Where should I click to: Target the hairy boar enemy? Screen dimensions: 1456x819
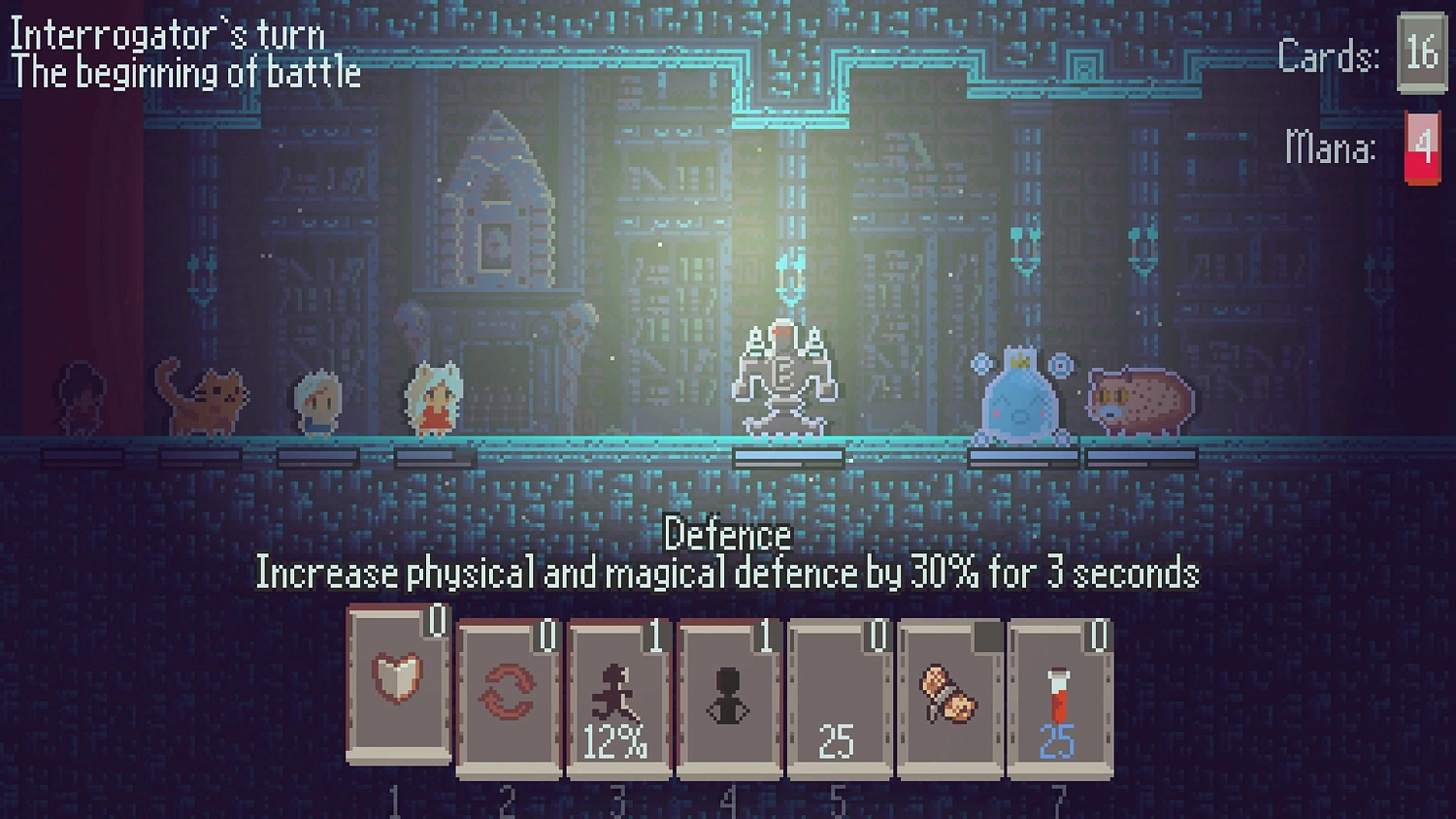click(x=1139, y=400)
